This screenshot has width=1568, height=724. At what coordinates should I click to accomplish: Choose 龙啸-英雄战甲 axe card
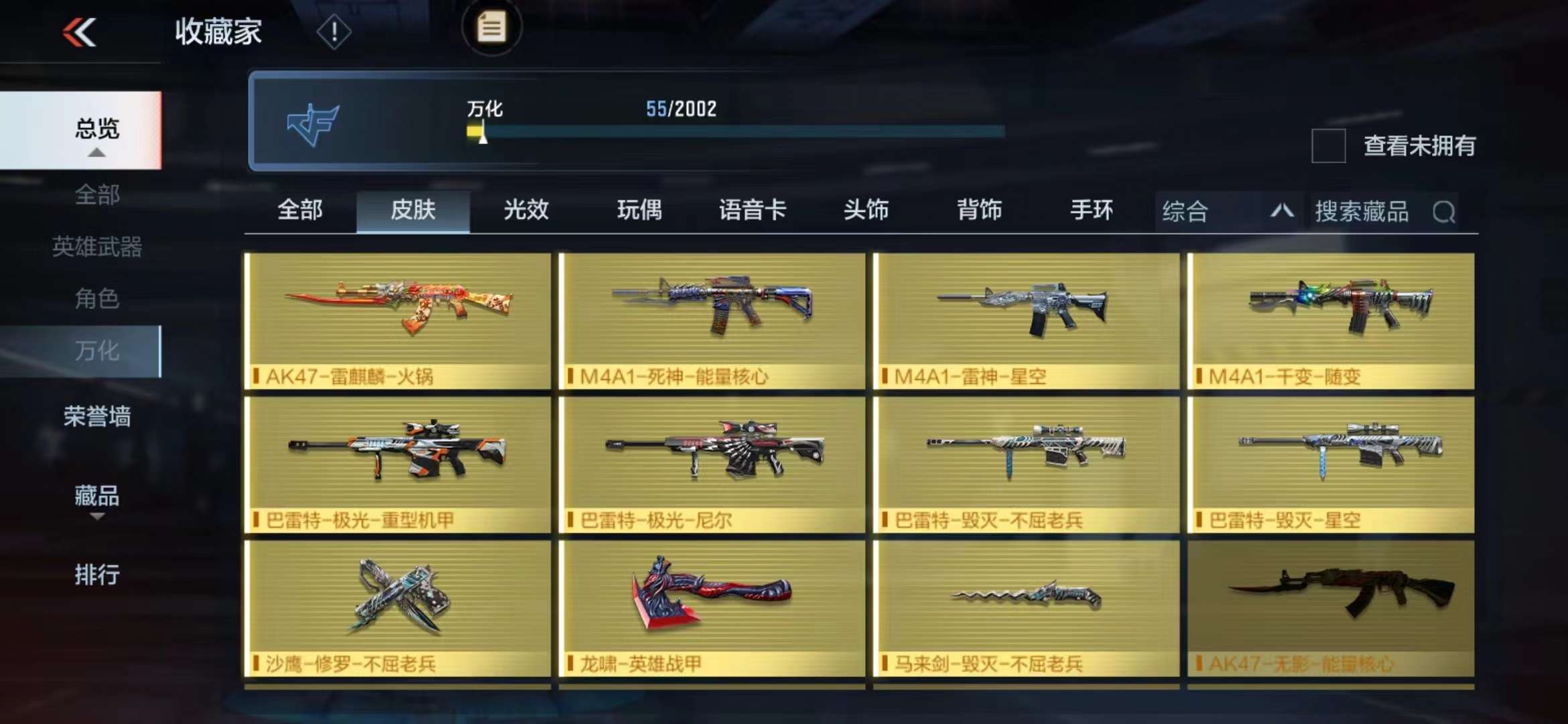point(712,608)
